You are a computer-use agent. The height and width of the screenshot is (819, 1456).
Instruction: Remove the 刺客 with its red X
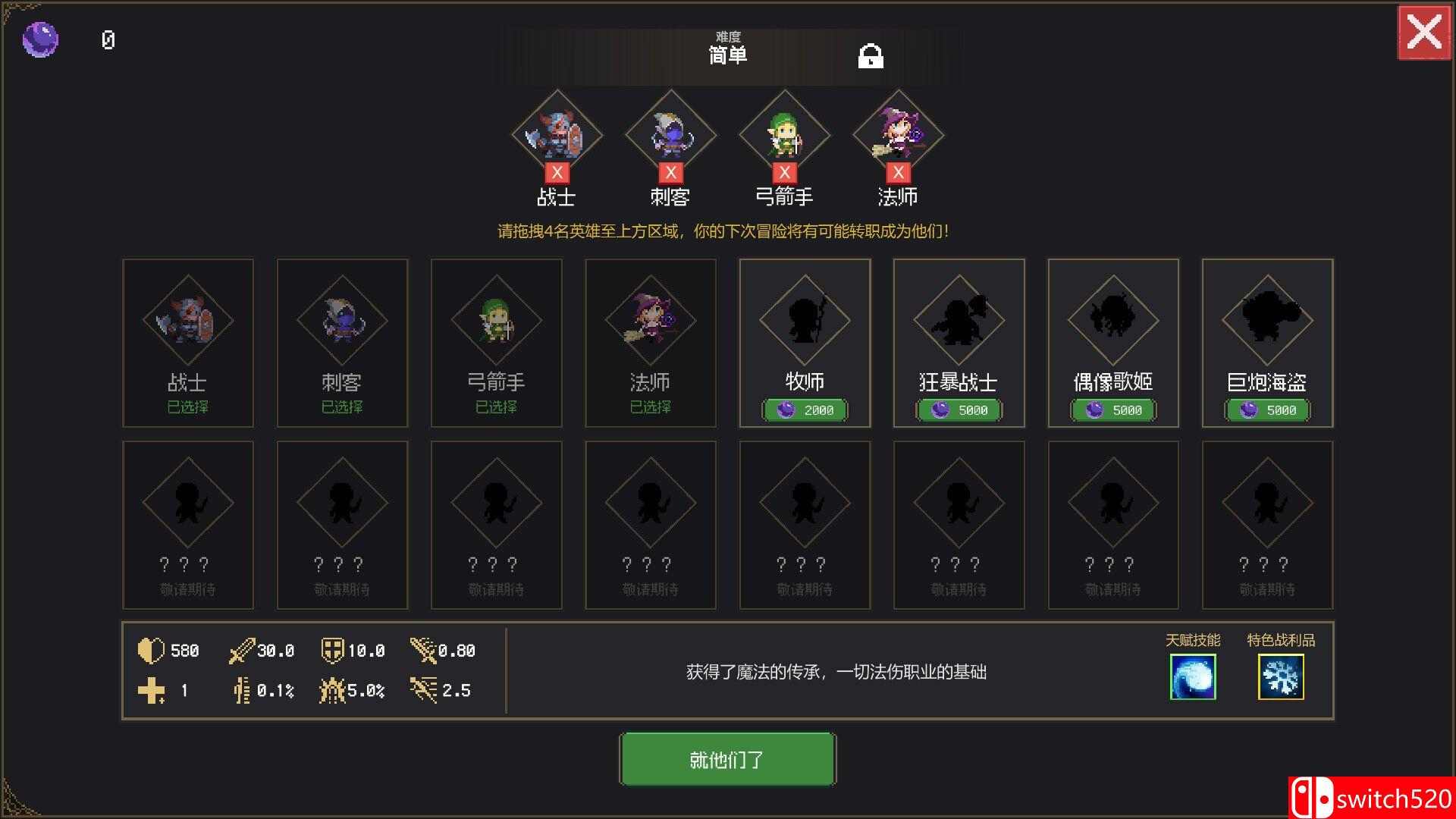[671, 172]
